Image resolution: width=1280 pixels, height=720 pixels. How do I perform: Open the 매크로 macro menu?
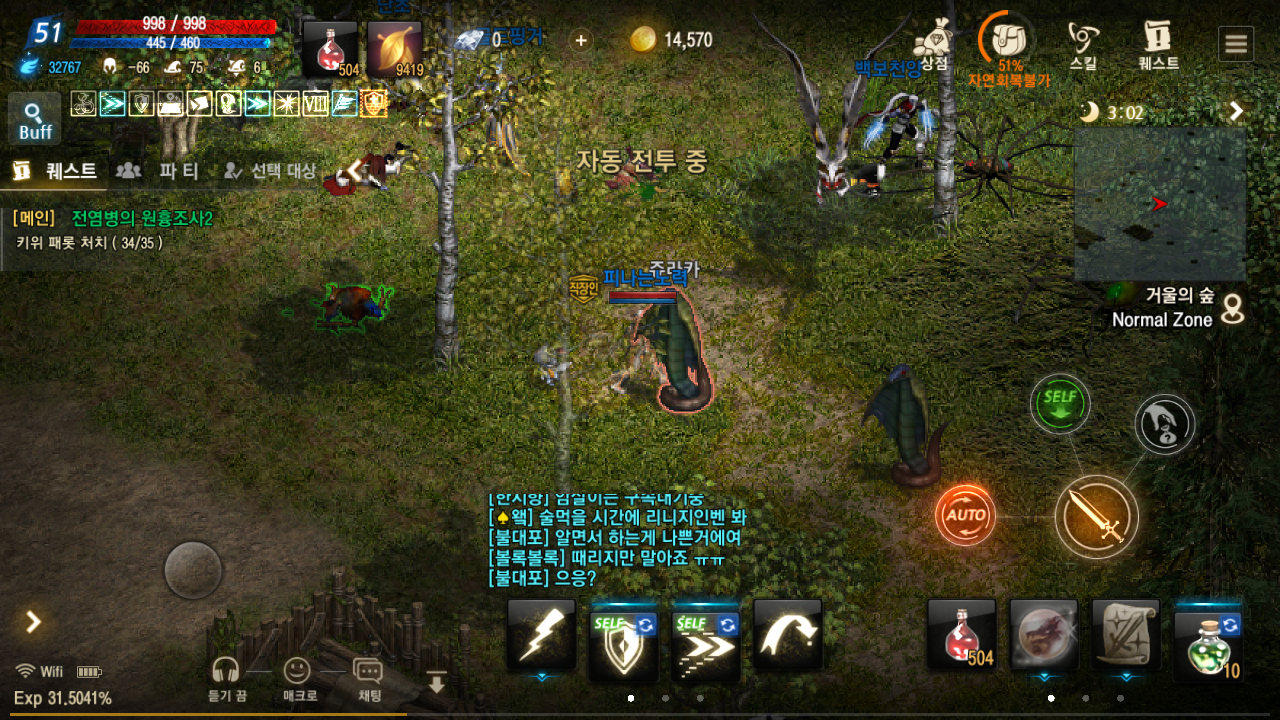(x=297, y=677)
